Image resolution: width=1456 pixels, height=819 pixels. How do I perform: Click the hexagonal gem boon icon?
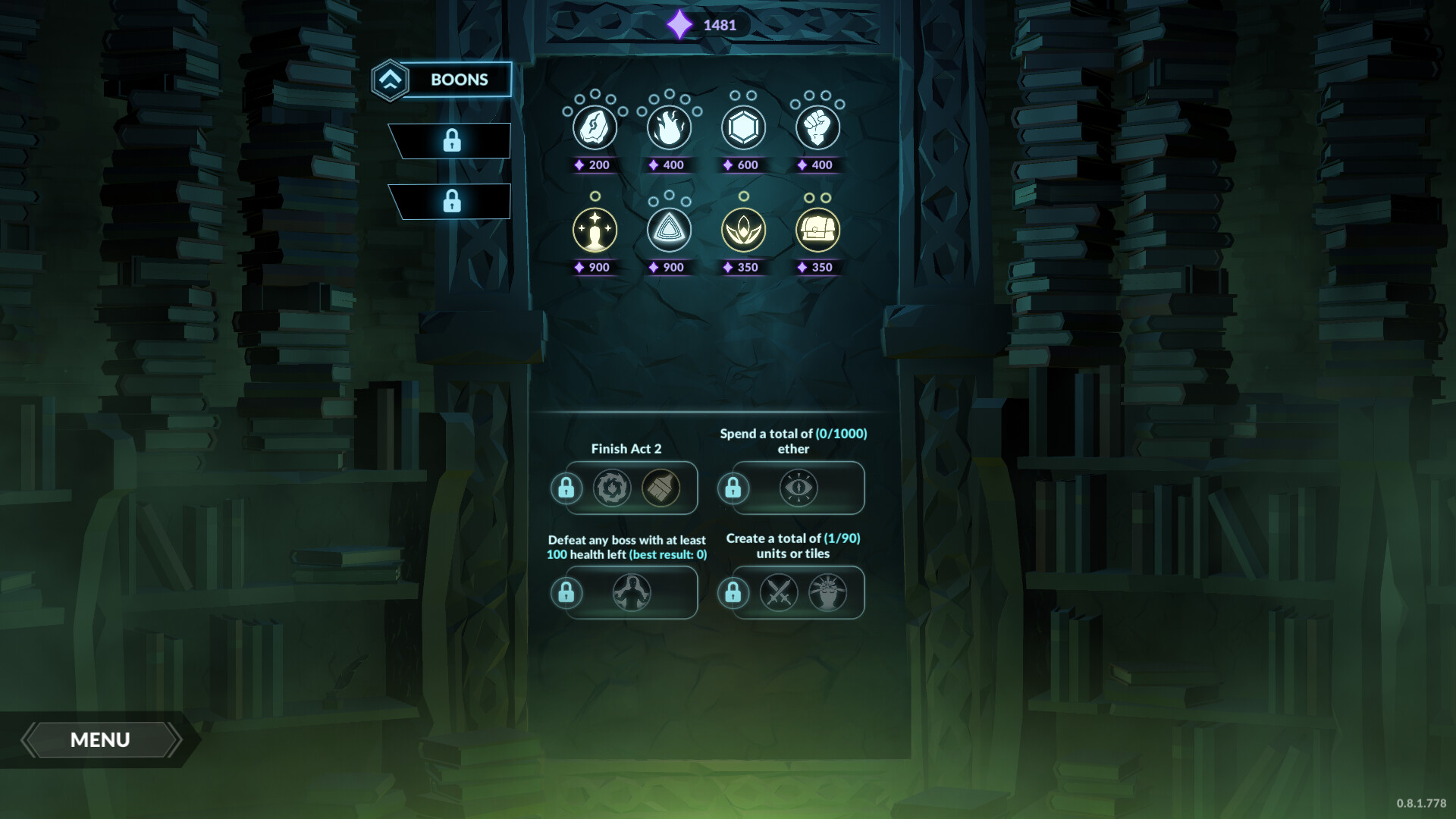click(x=743, y=127)
